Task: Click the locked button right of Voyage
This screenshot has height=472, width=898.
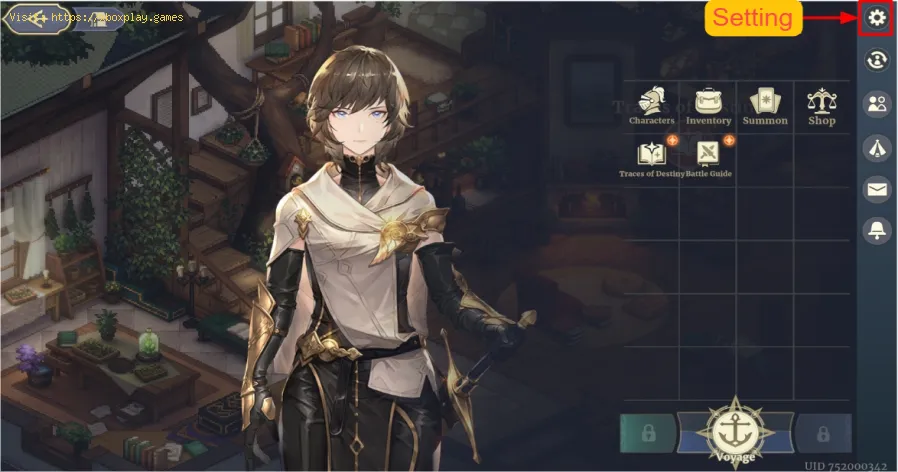Action: click(x=823, y=434)
